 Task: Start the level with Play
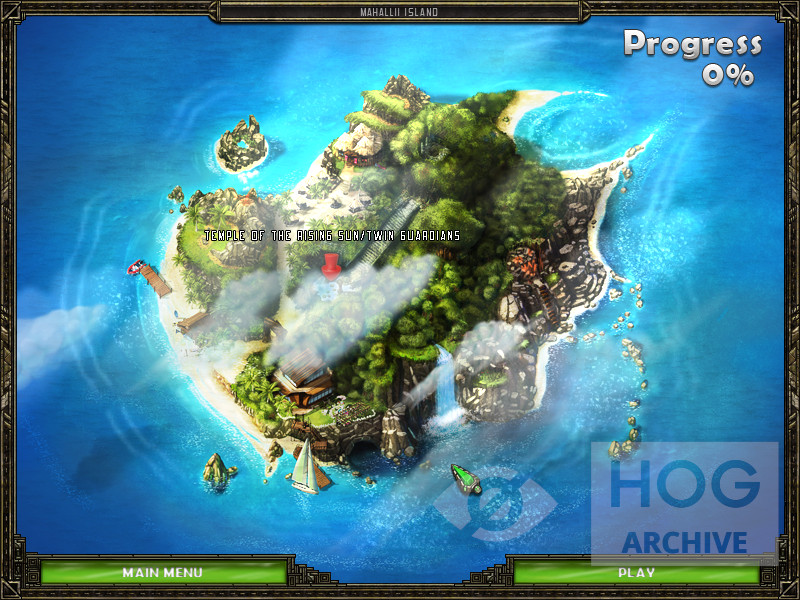coord(636,573)
